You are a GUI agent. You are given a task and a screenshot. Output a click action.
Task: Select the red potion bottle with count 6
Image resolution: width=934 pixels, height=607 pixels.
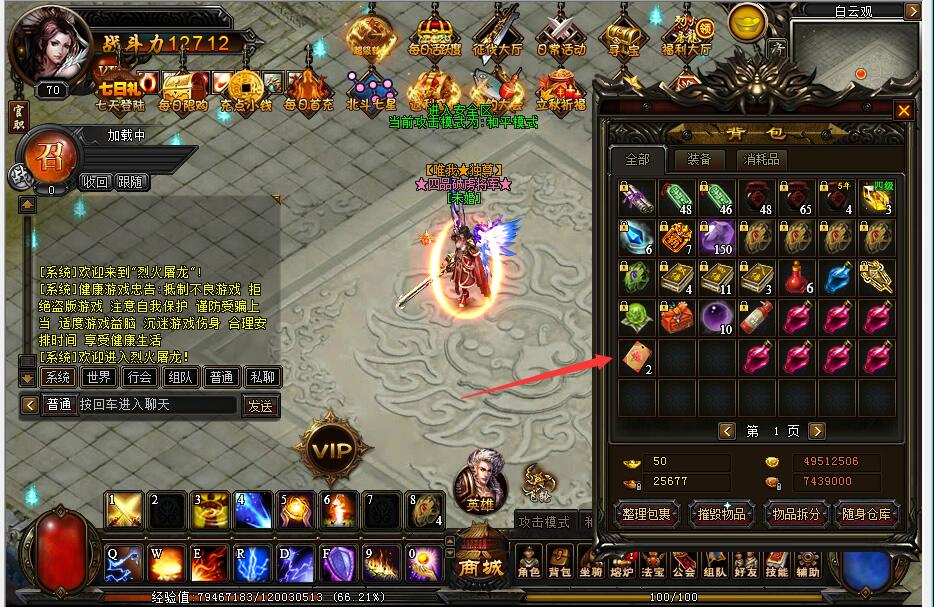797,278
